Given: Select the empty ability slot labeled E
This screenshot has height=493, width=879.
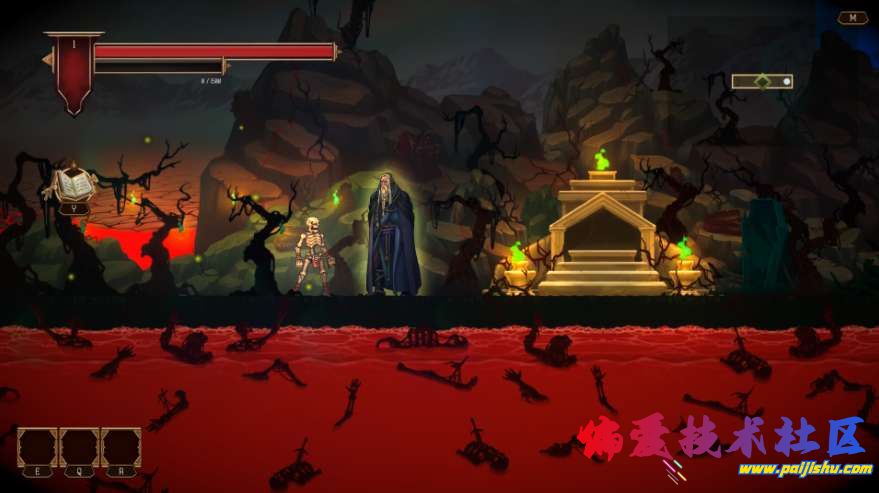Looking at the screenshot, I should click(x=37, y=447).
